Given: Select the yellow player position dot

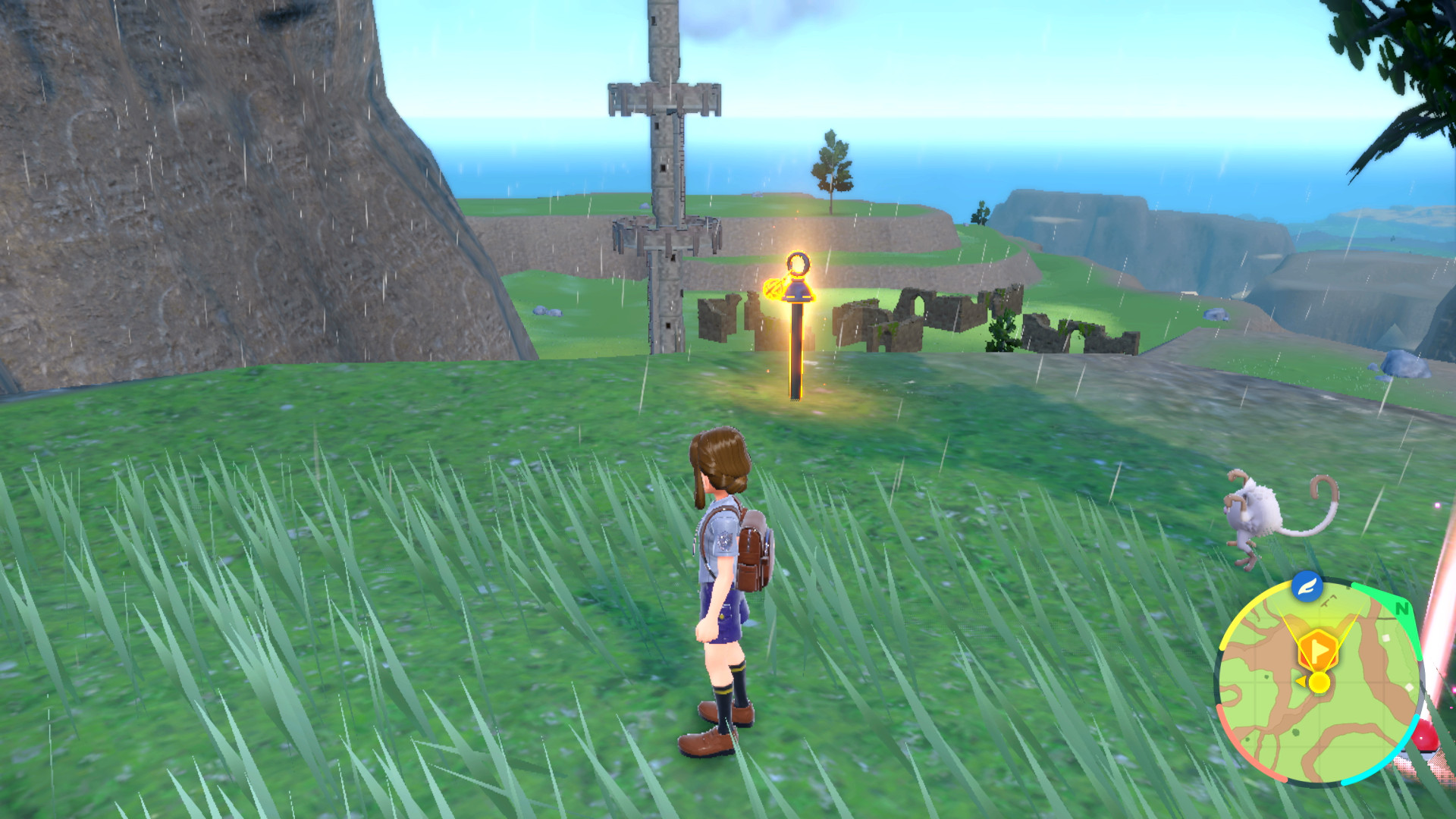Looking at the screenshot, I should pyautogui.click(x=1319, y=682).
